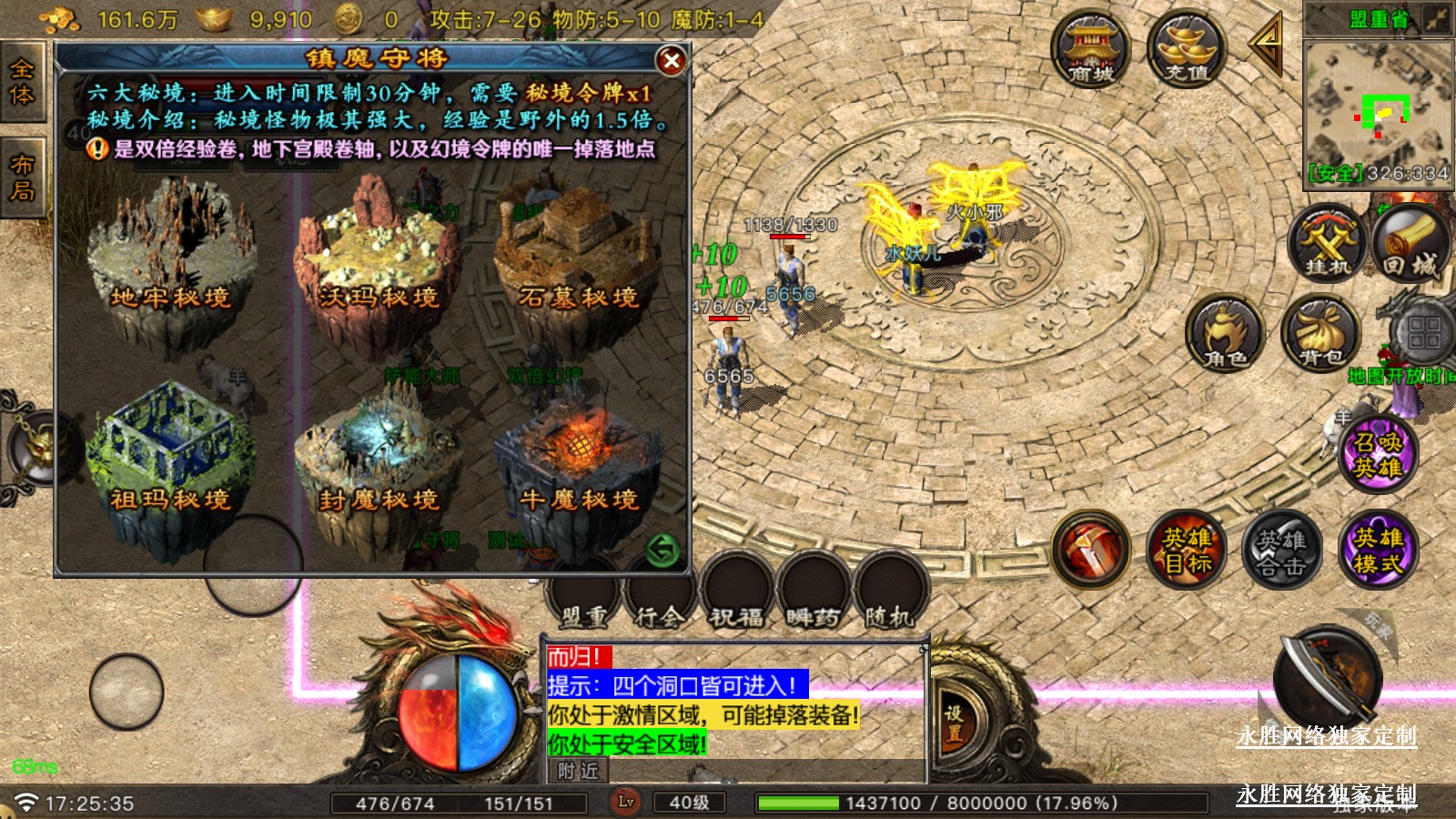Click the green back arrow in the dialog
Screen dimensions: 1456x819
662,550
